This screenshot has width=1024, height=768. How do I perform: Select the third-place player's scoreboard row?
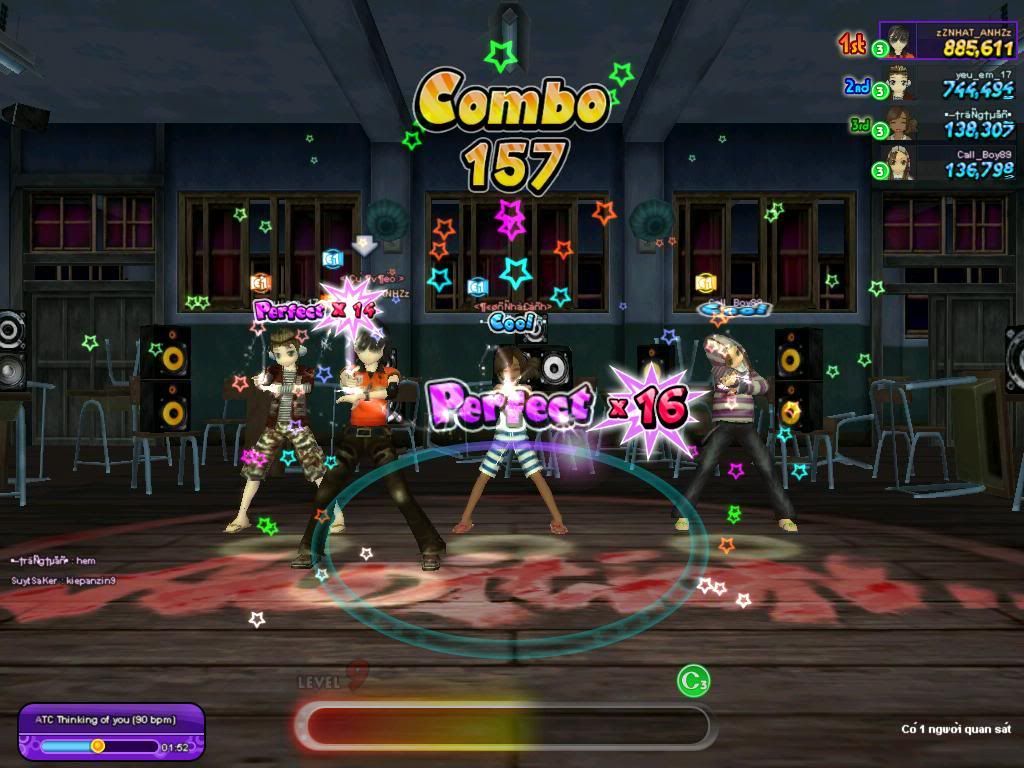[947, 123]
